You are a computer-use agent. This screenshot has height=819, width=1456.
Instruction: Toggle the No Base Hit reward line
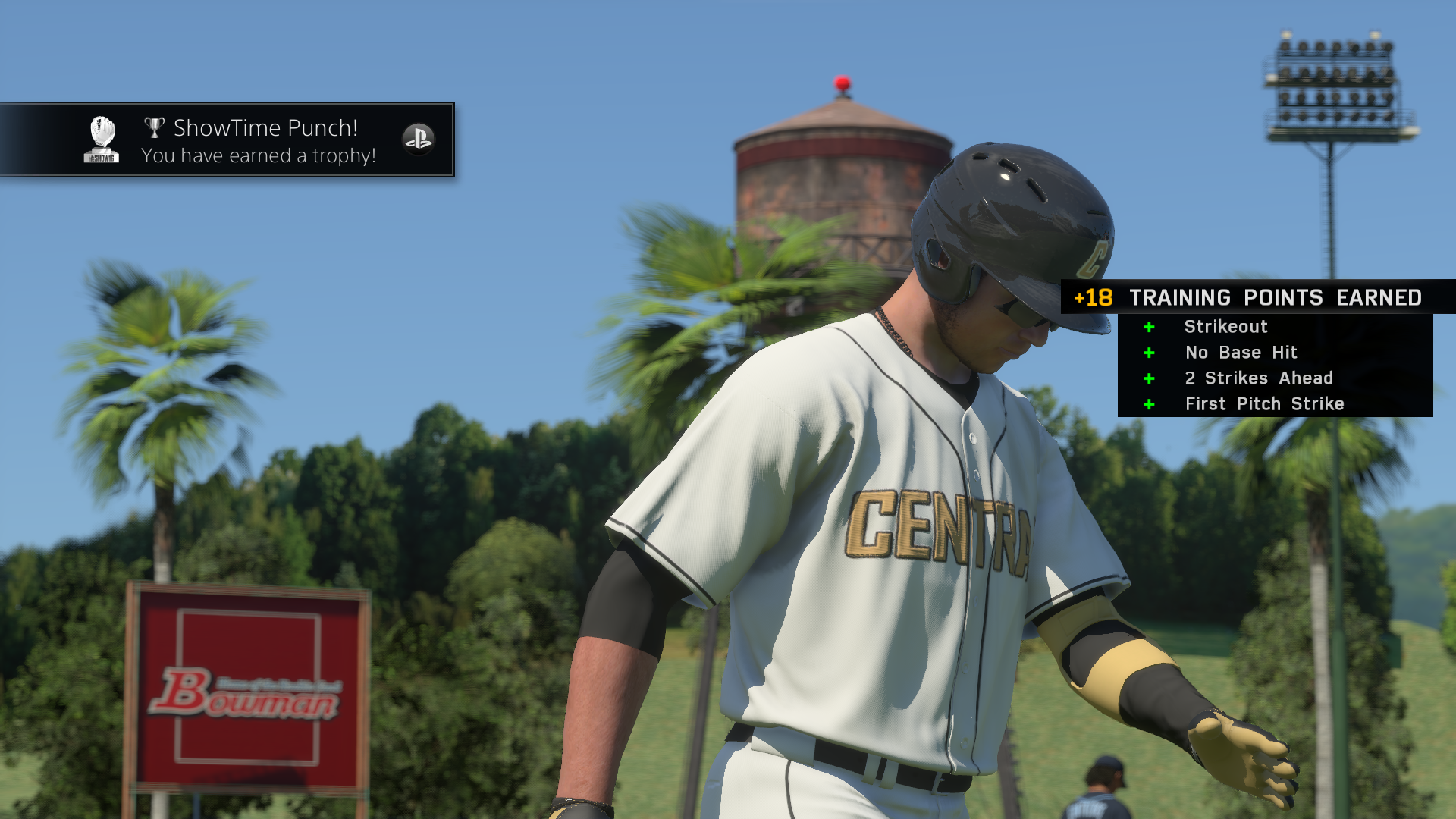click(1241, 353)
